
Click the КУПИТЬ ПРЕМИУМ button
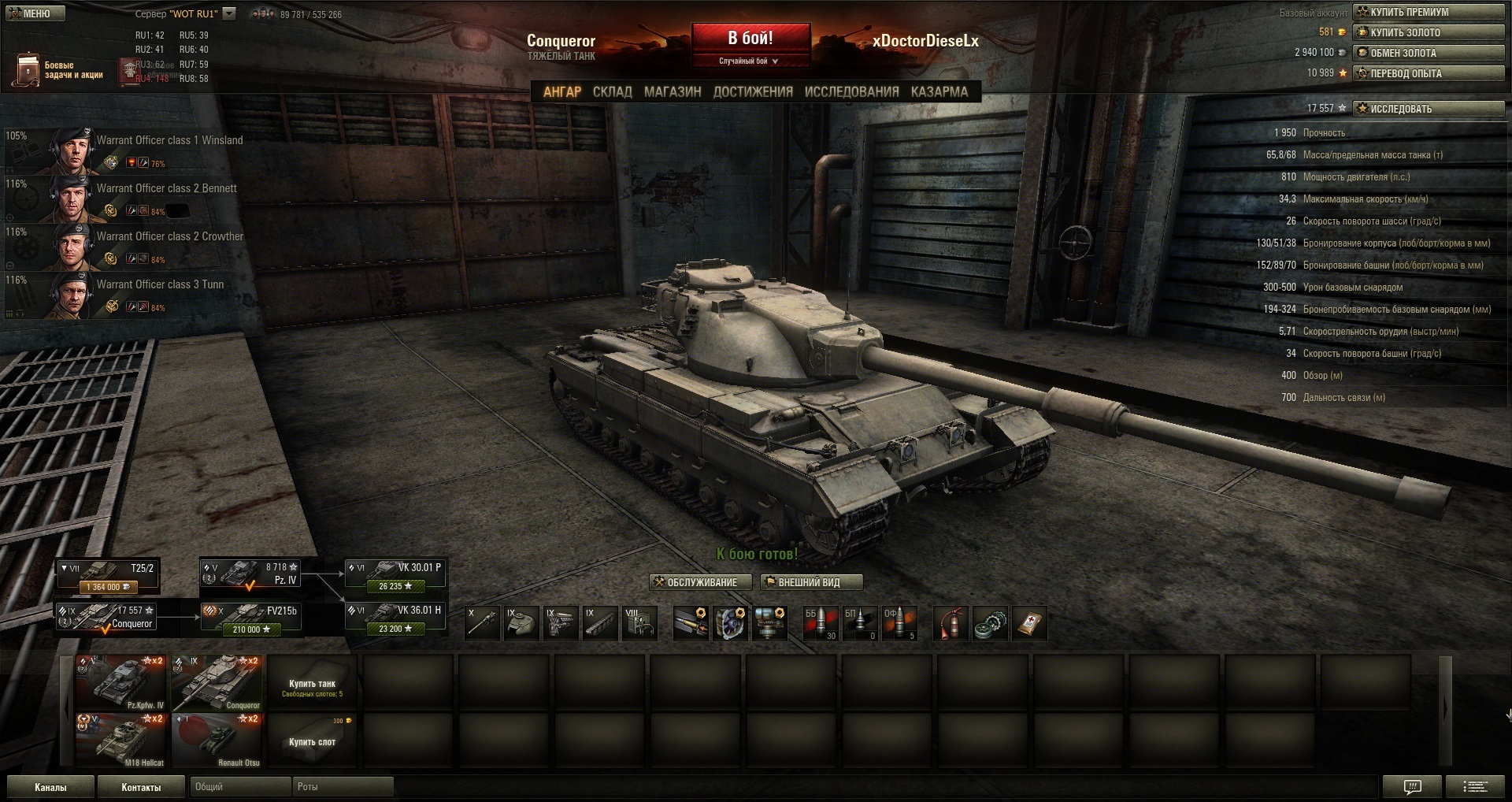1428,12
